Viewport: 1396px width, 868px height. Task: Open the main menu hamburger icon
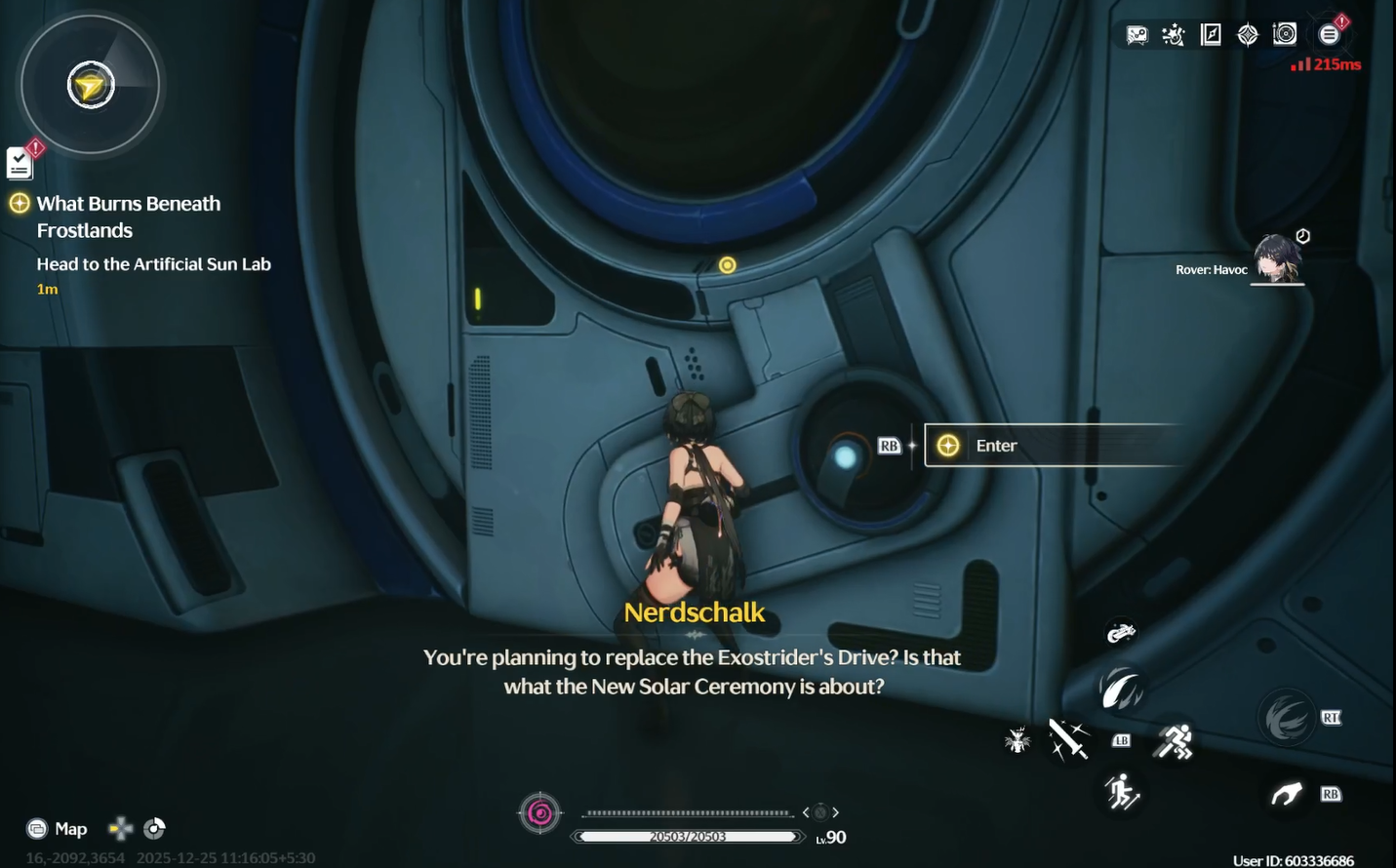1329,35
